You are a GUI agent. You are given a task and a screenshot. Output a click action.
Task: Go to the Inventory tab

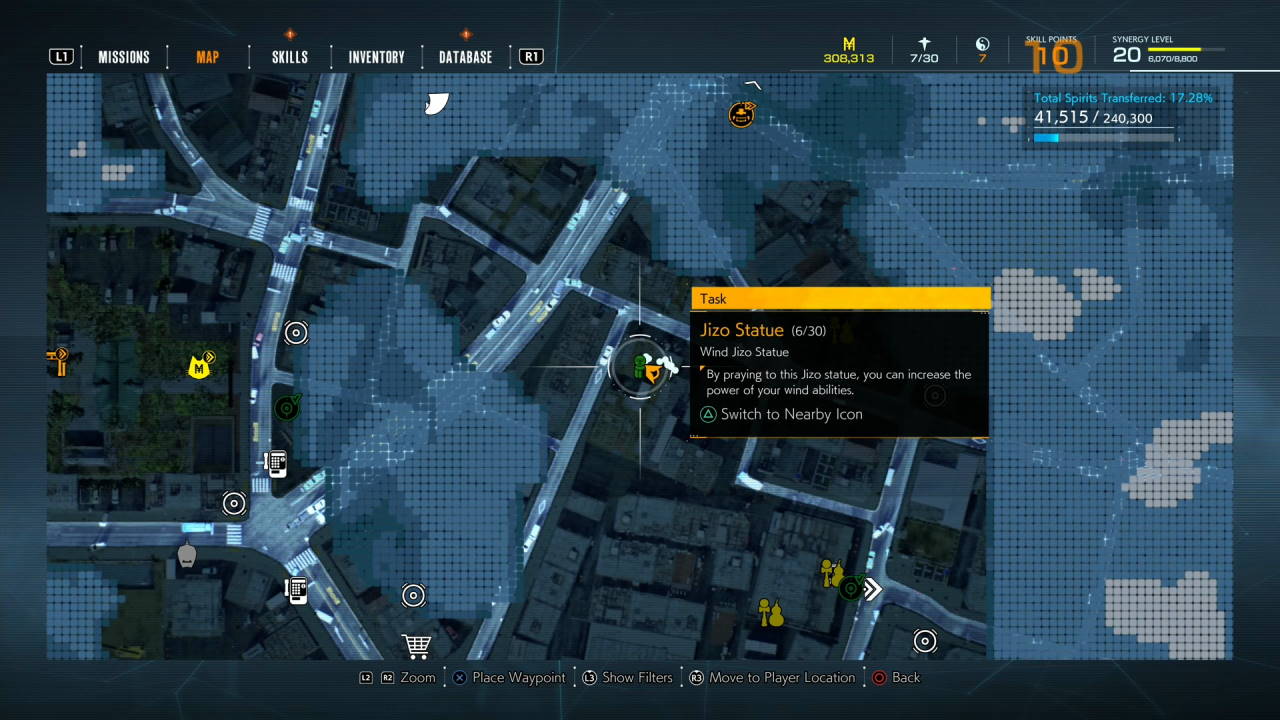click(x=376, y=57)
